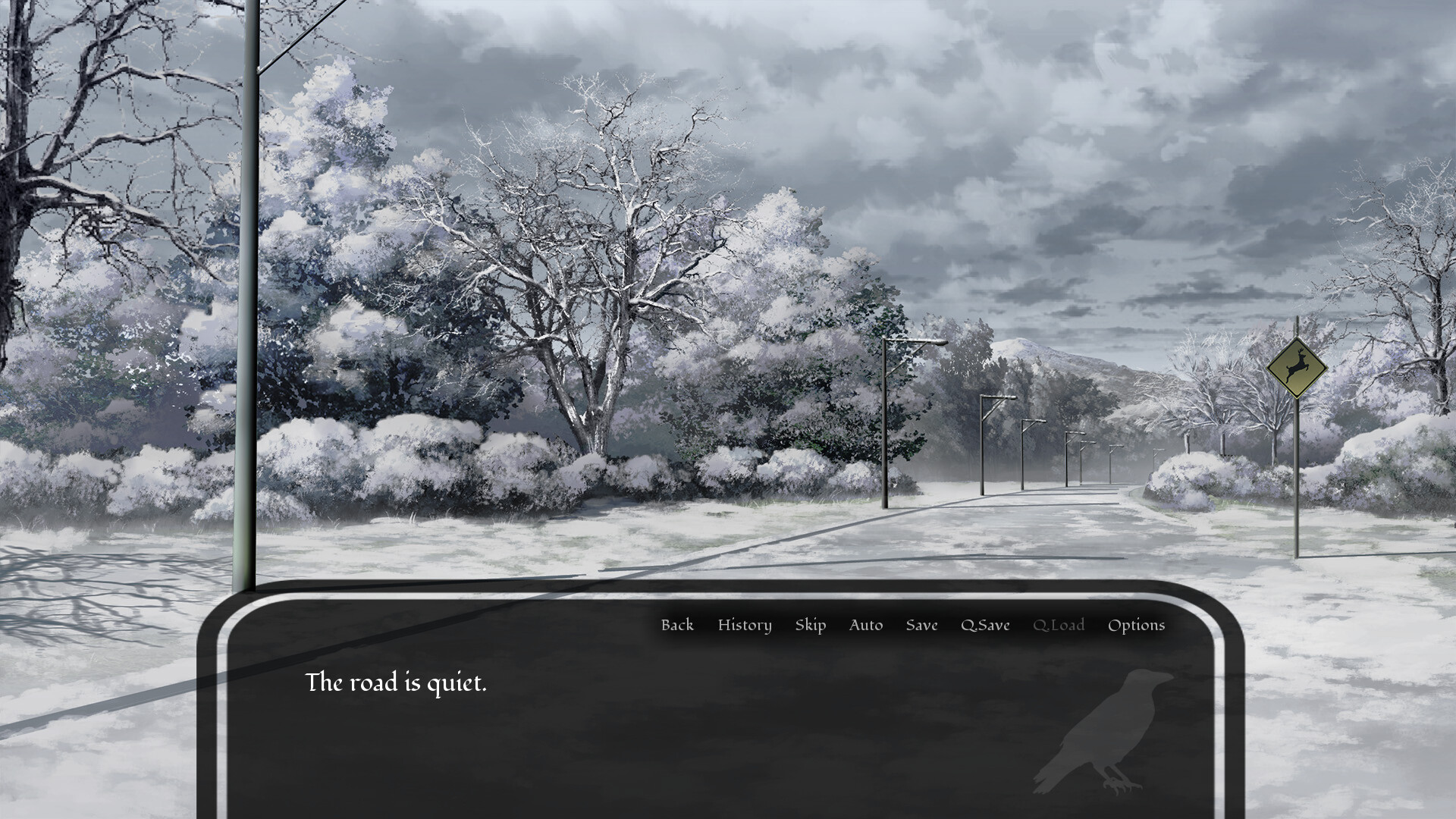Activate the grayed-out Q.Load option
Screen dimensions: 1456x819
coord(1059,625)
